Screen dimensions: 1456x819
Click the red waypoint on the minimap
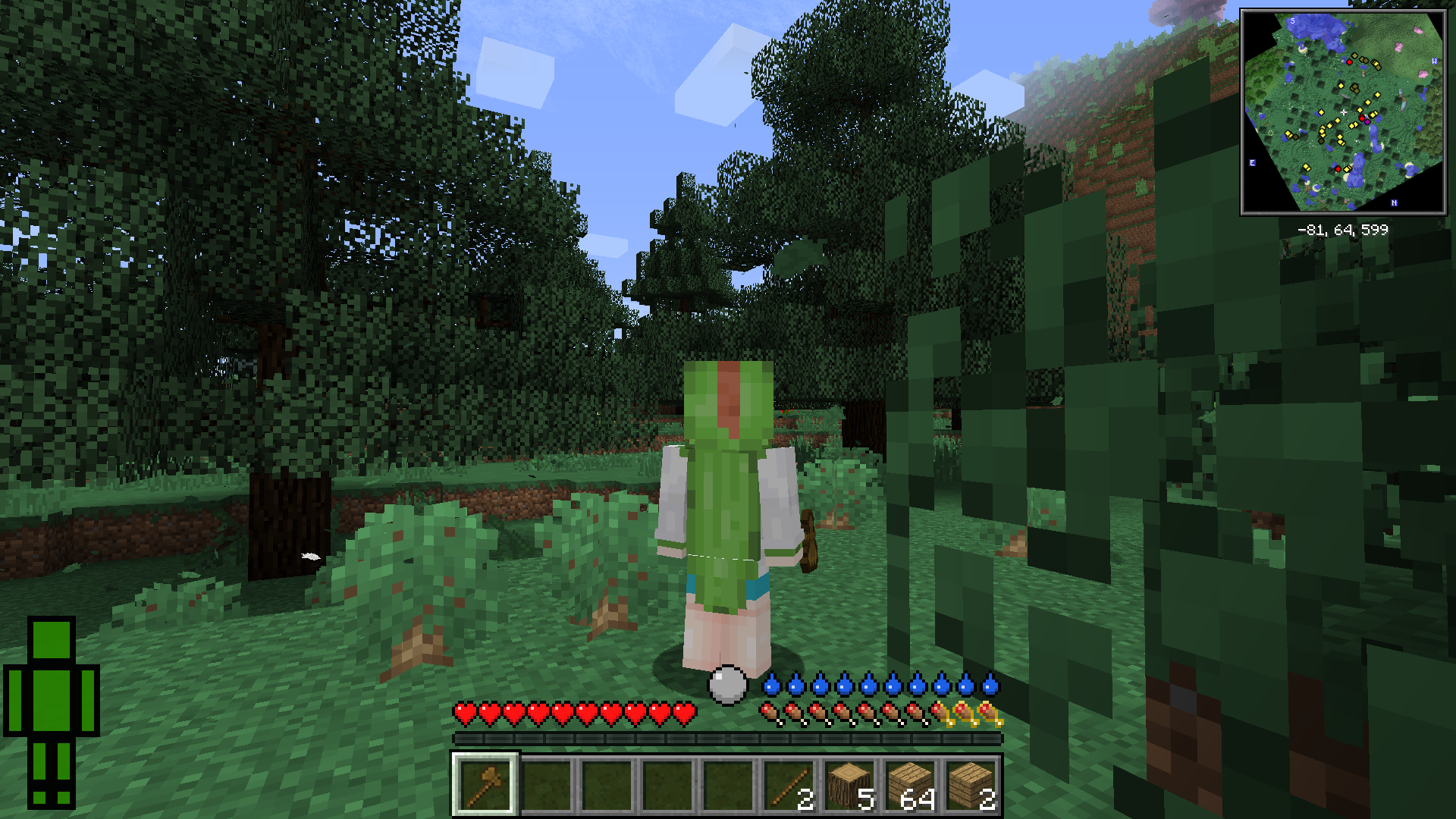(1363, 118)
